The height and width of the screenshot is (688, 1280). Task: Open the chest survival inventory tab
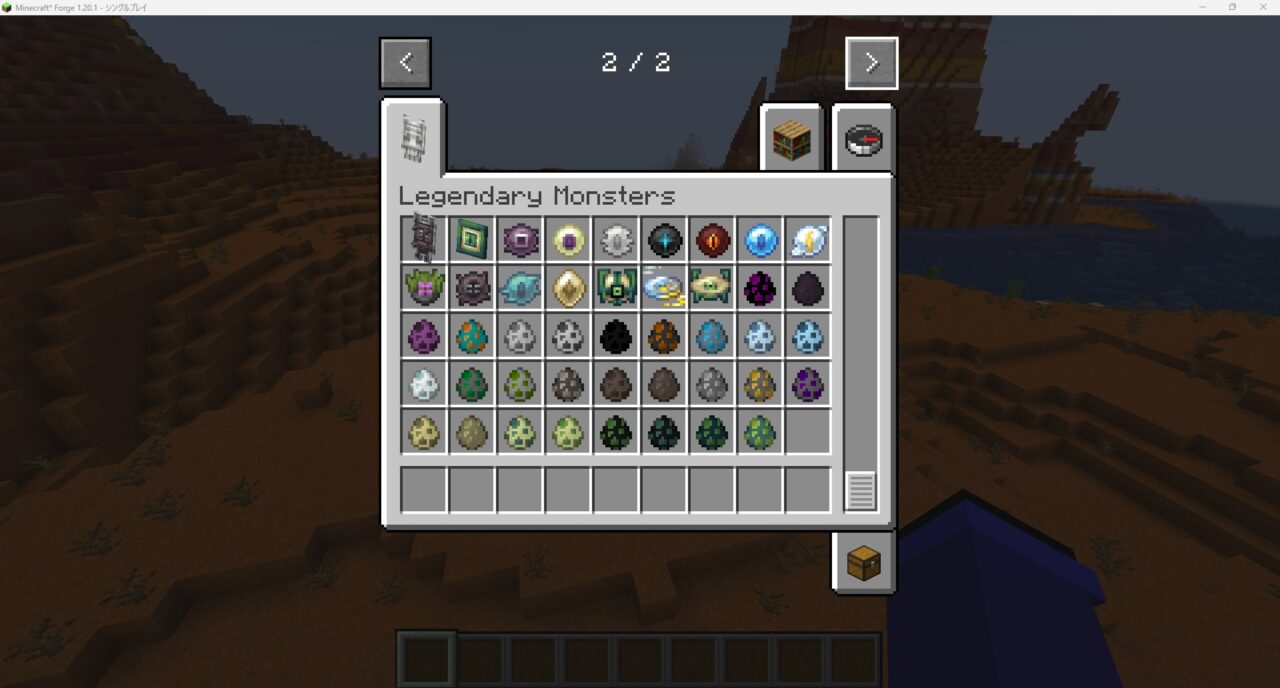(x=863, y=564)
